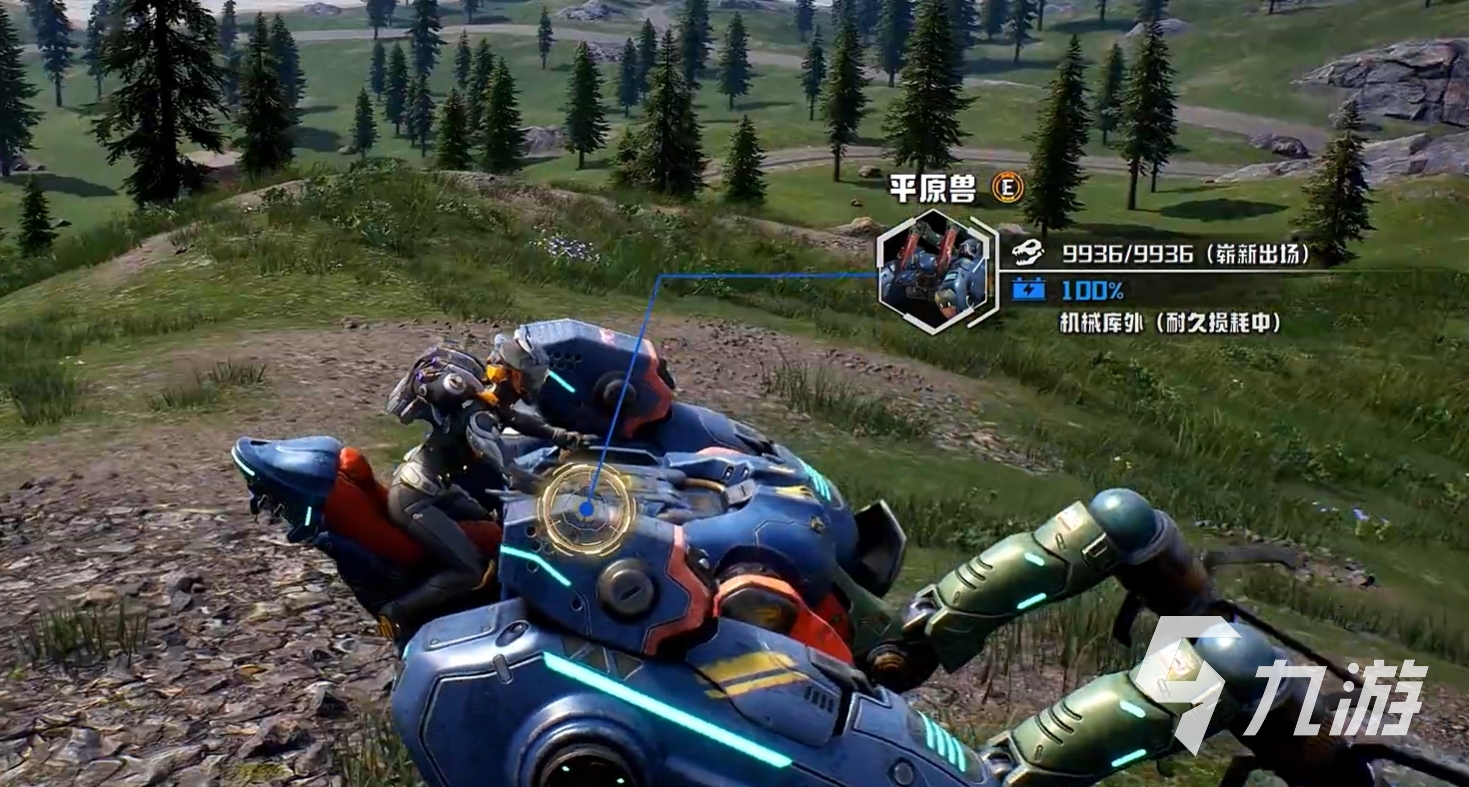This screenshot has width=1469, height=787.
Task: Click the golden circular interaction marker
Action: [586, 508]
